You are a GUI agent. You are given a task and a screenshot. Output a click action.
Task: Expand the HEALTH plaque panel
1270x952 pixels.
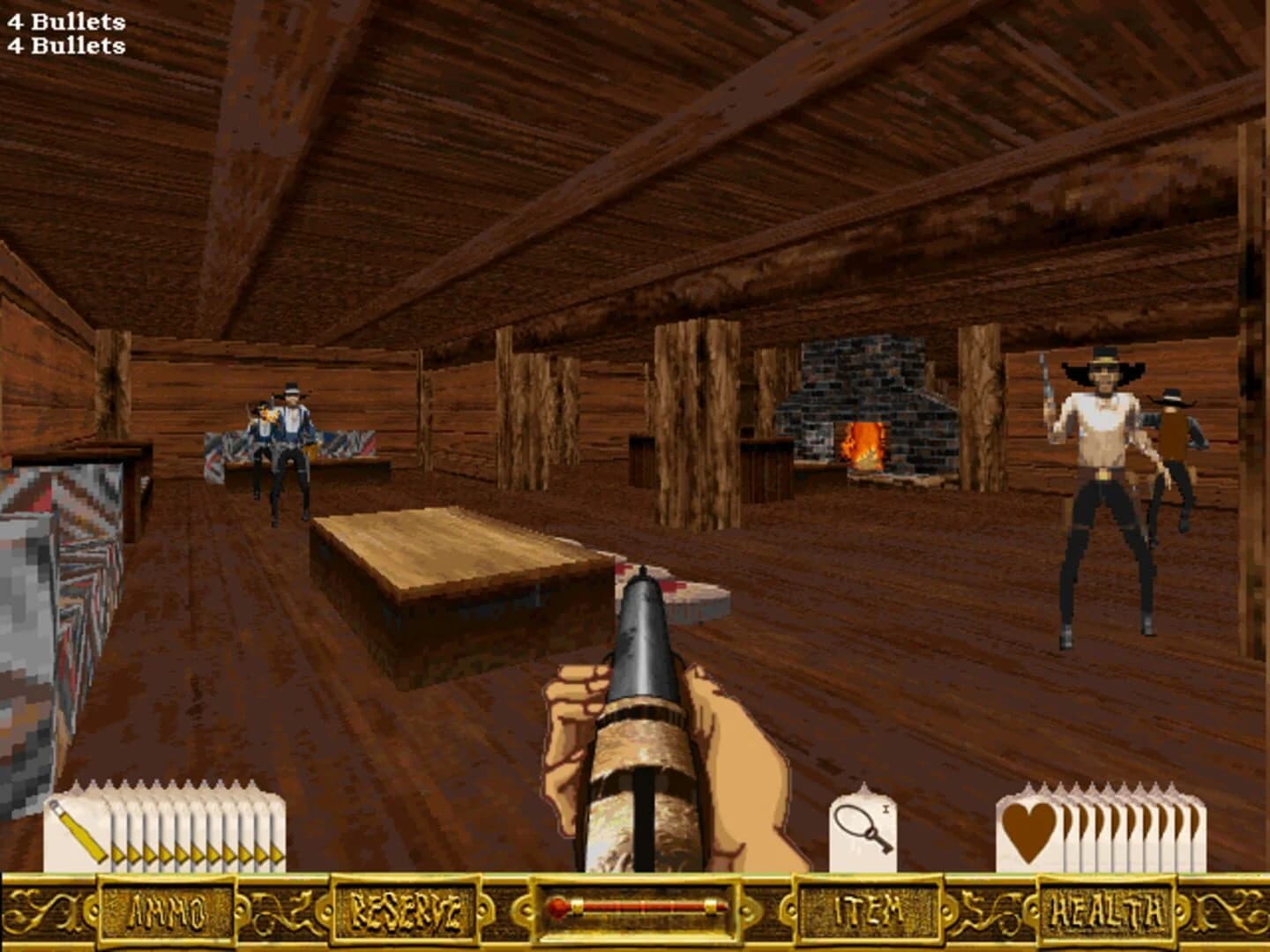[1108, 913]
